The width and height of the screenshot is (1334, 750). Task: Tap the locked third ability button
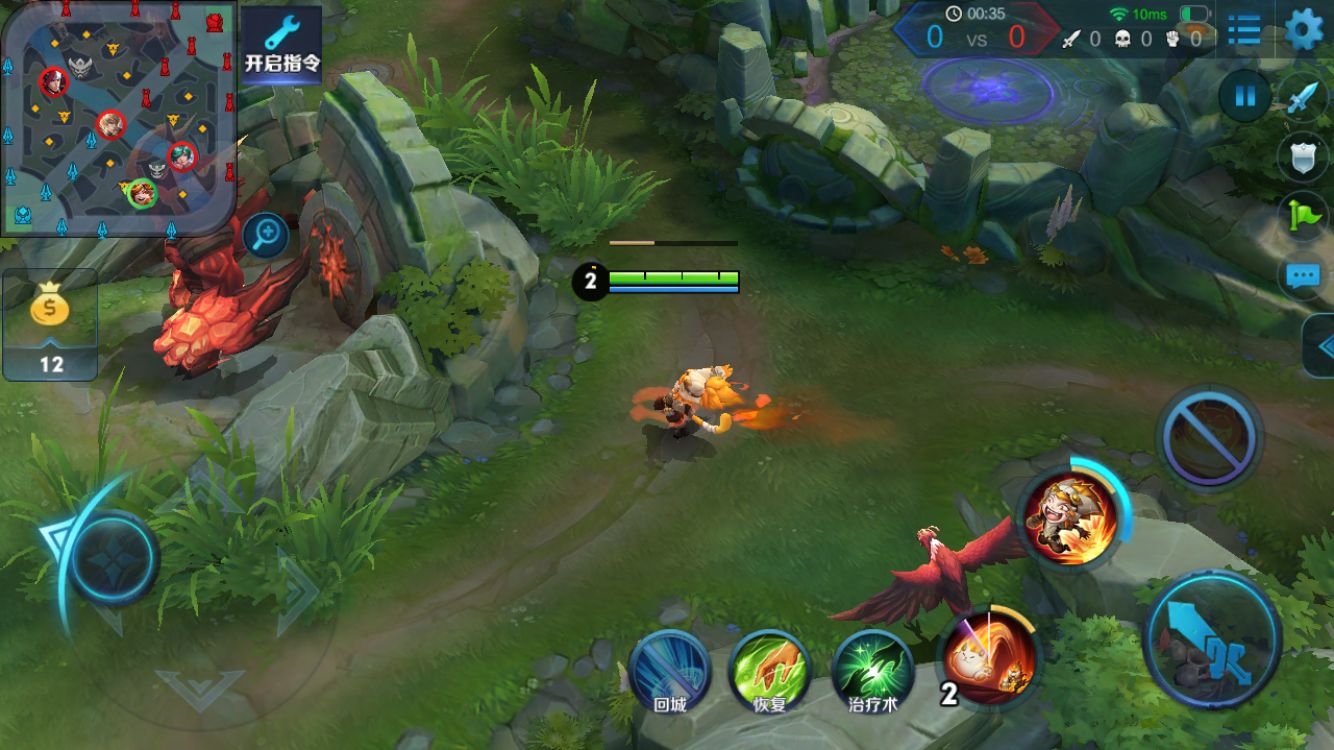pyautogui.click(x=1209, y=436)
